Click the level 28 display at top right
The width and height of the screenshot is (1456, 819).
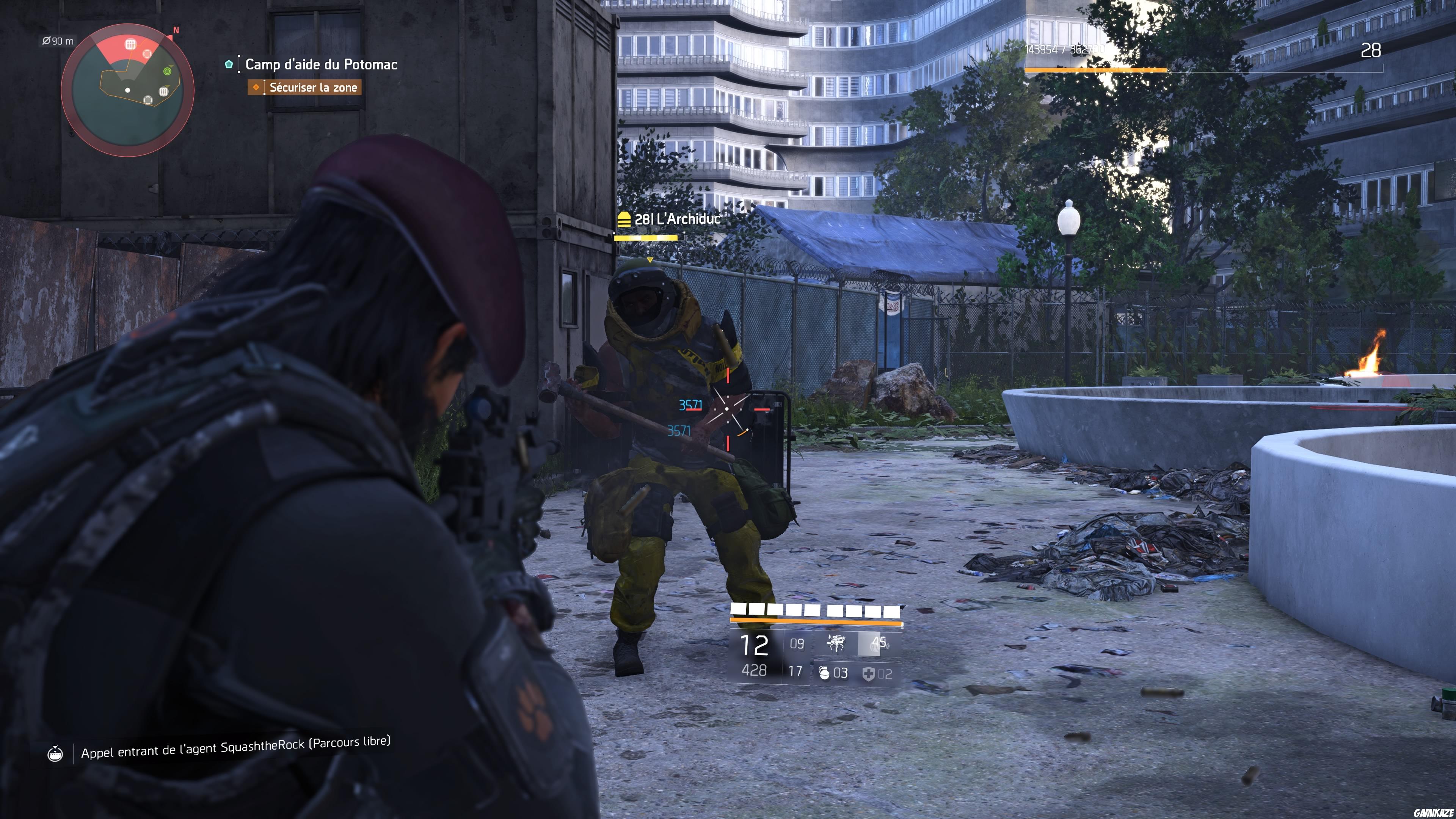coord(1372,50)
